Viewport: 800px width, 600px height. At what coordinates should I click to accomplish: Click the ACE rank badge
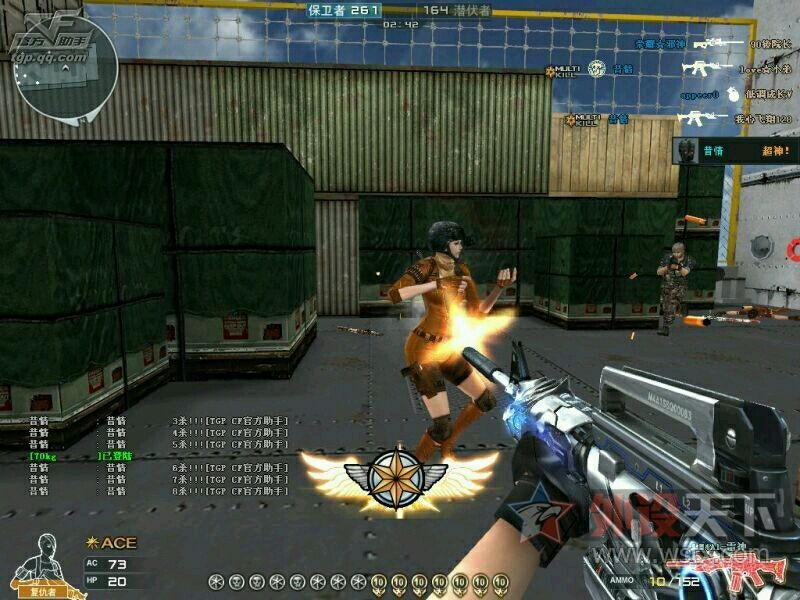pos(112,543)
